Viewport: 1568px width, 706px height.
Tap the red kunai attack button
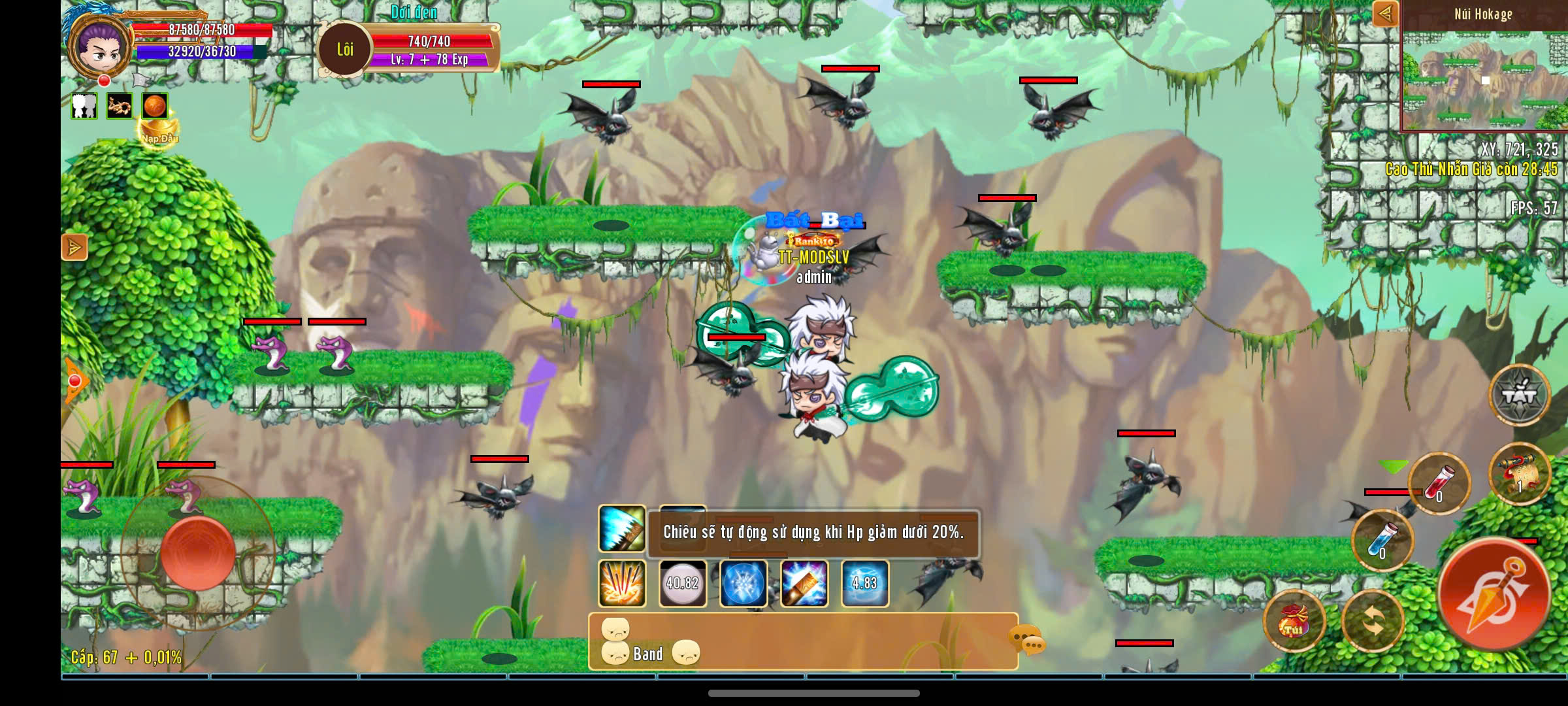[1494, 594]
